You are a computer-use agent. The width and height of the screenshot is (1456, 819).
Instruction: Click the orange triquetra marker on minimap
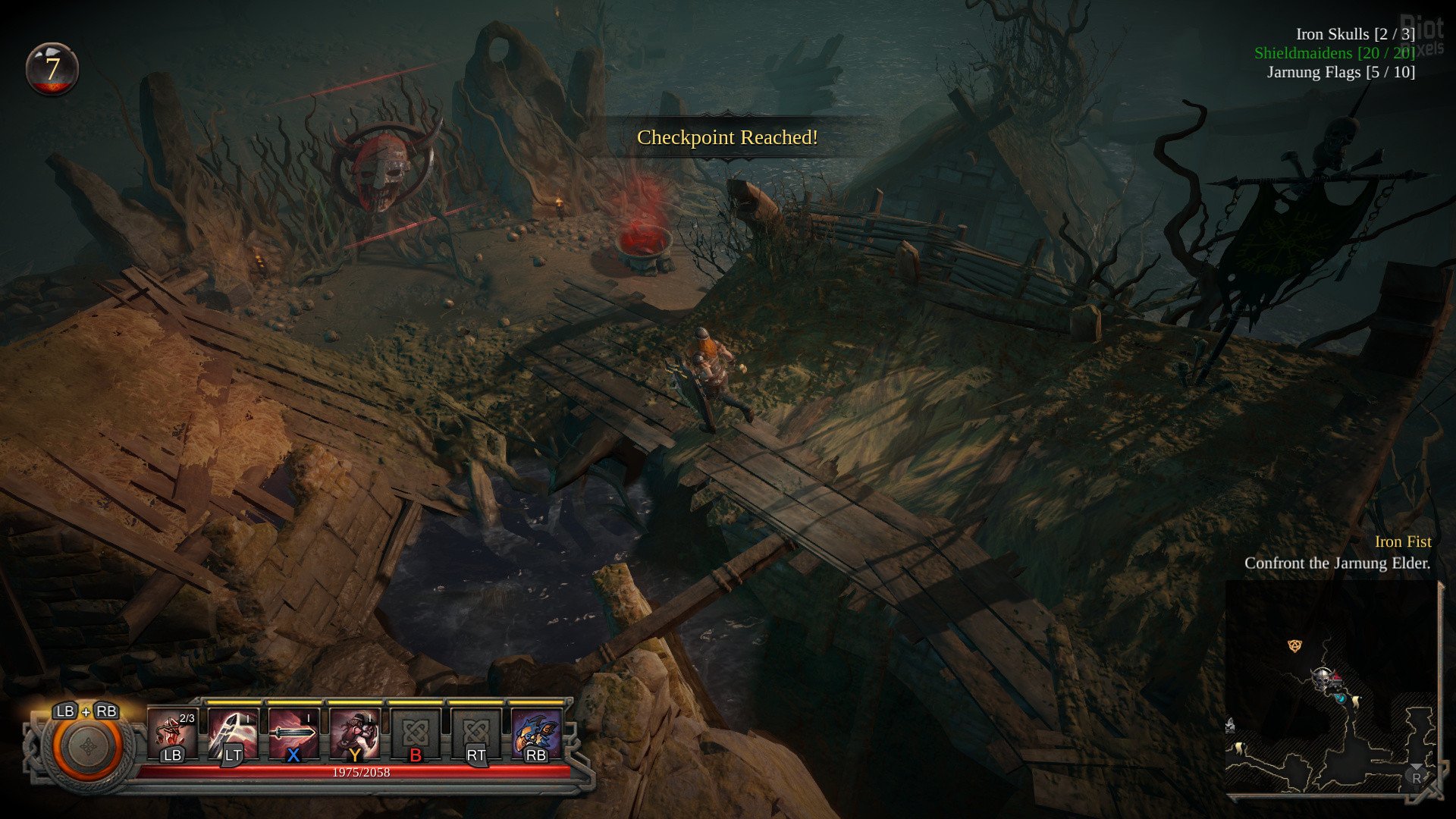tap(1295, 645)
